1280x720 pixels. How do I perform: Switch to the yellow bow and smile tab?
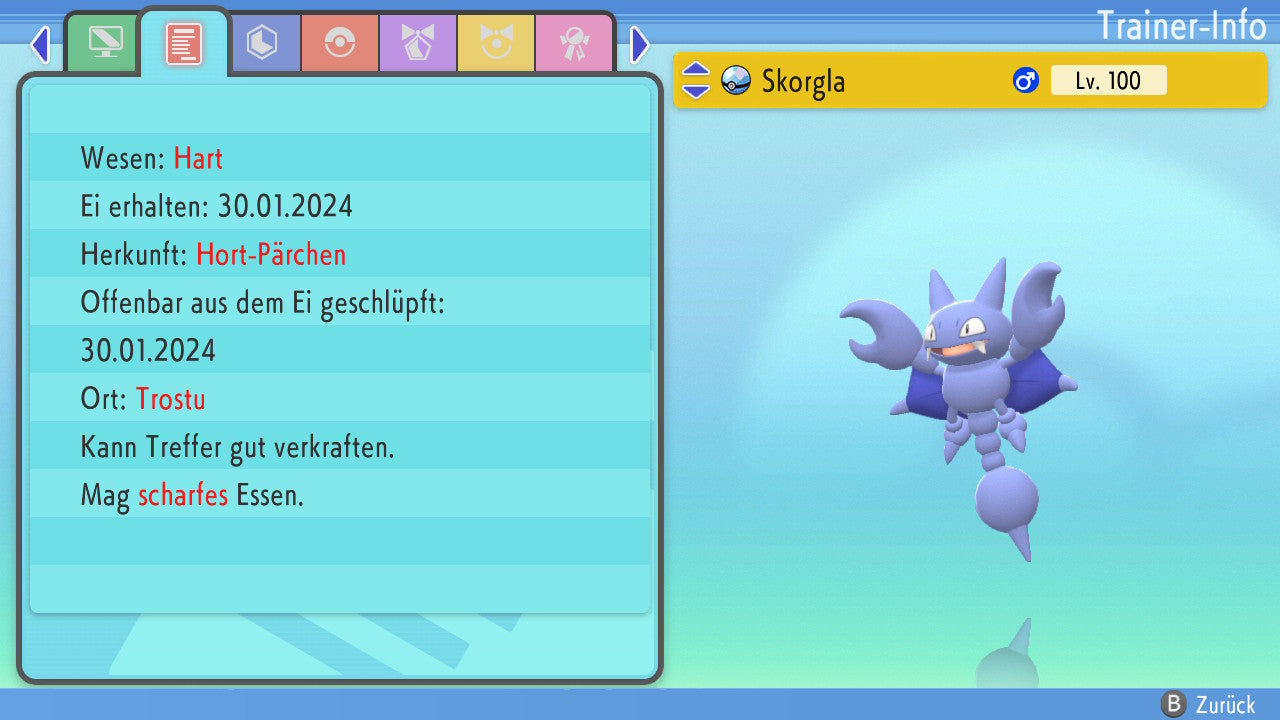pos(496,43)
